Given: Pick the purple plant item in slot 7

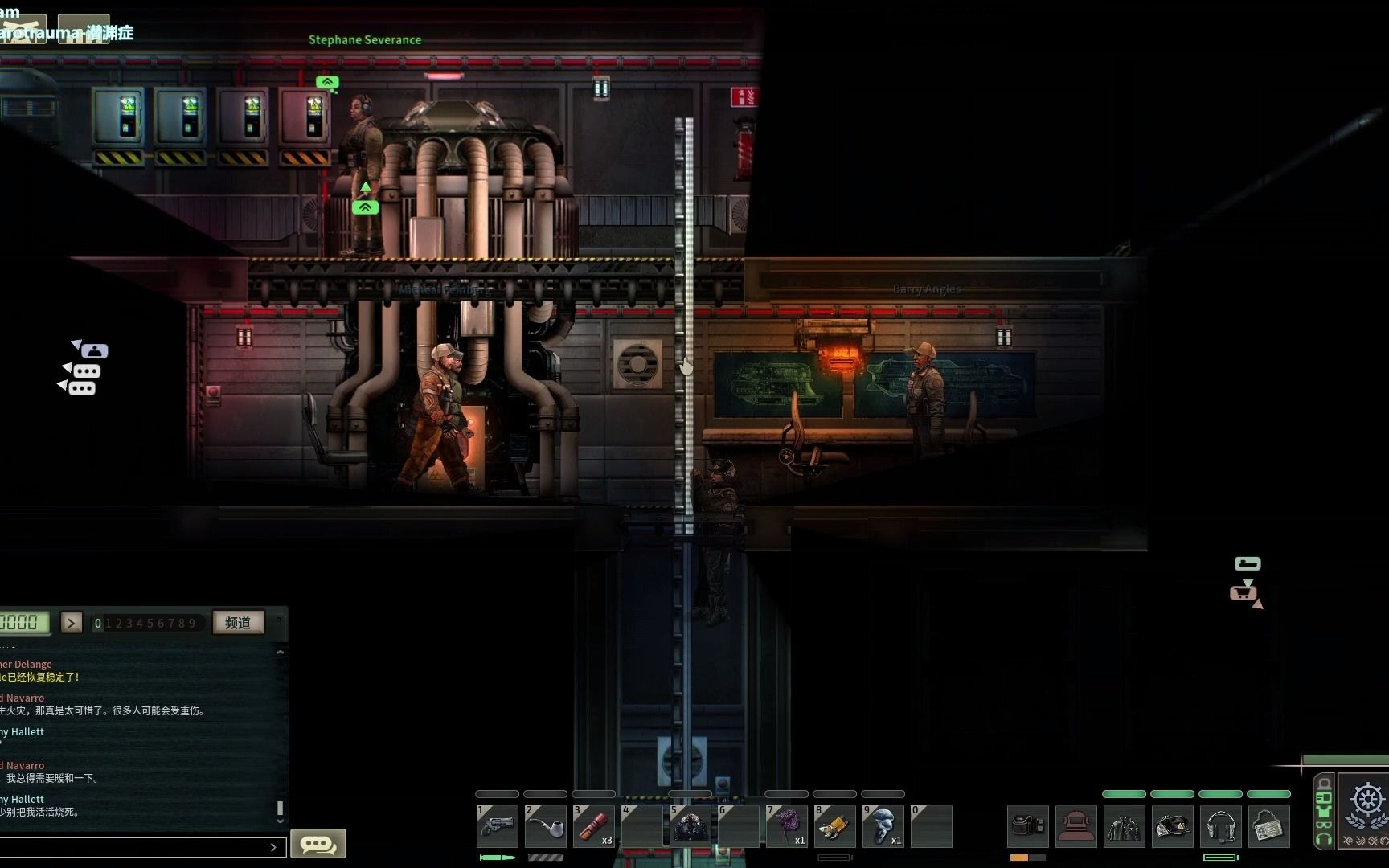Looking at the screenshot, I should (x=786, y=826).
